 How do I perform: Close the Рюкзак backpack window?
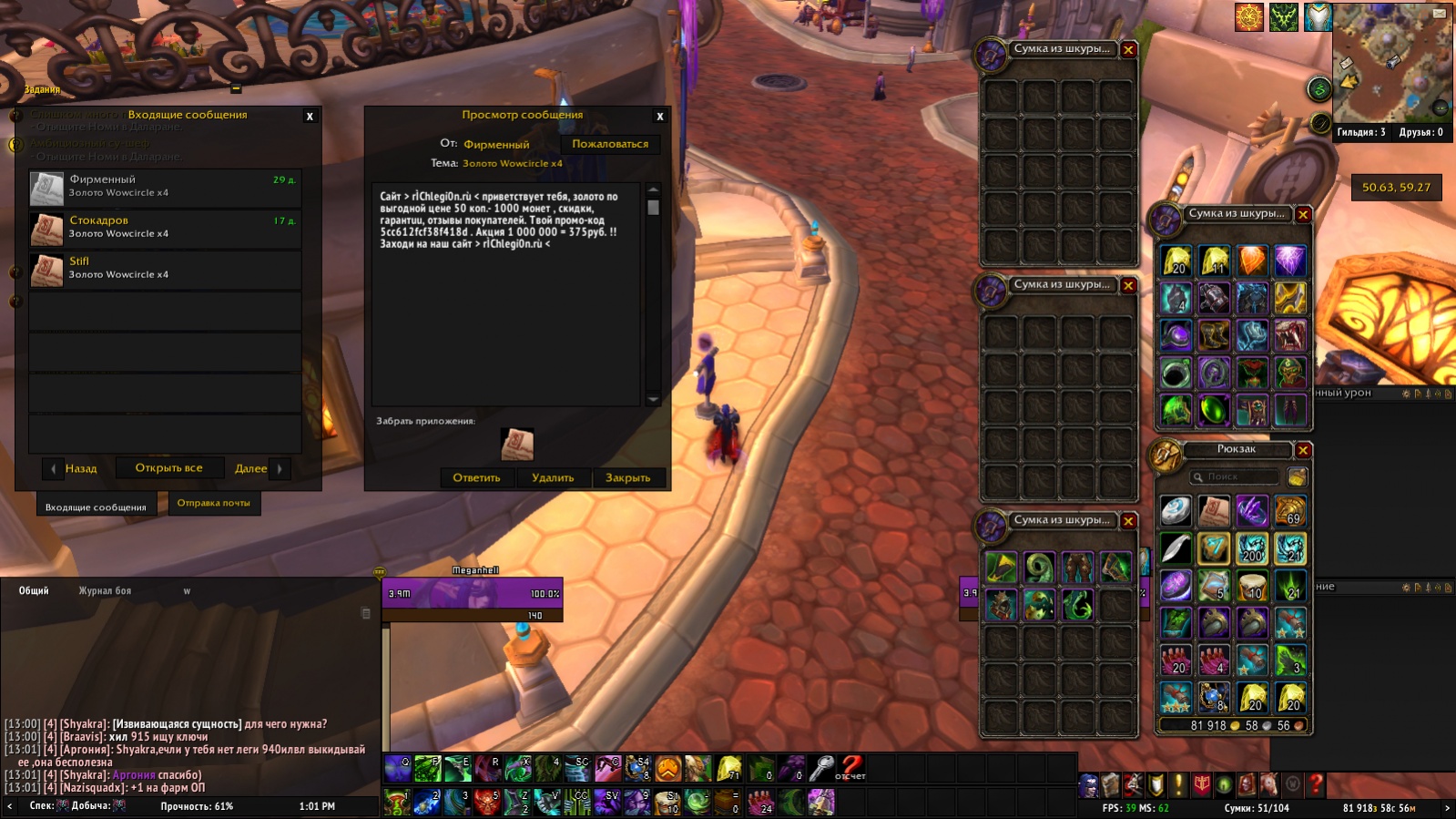pos(1303,450)
